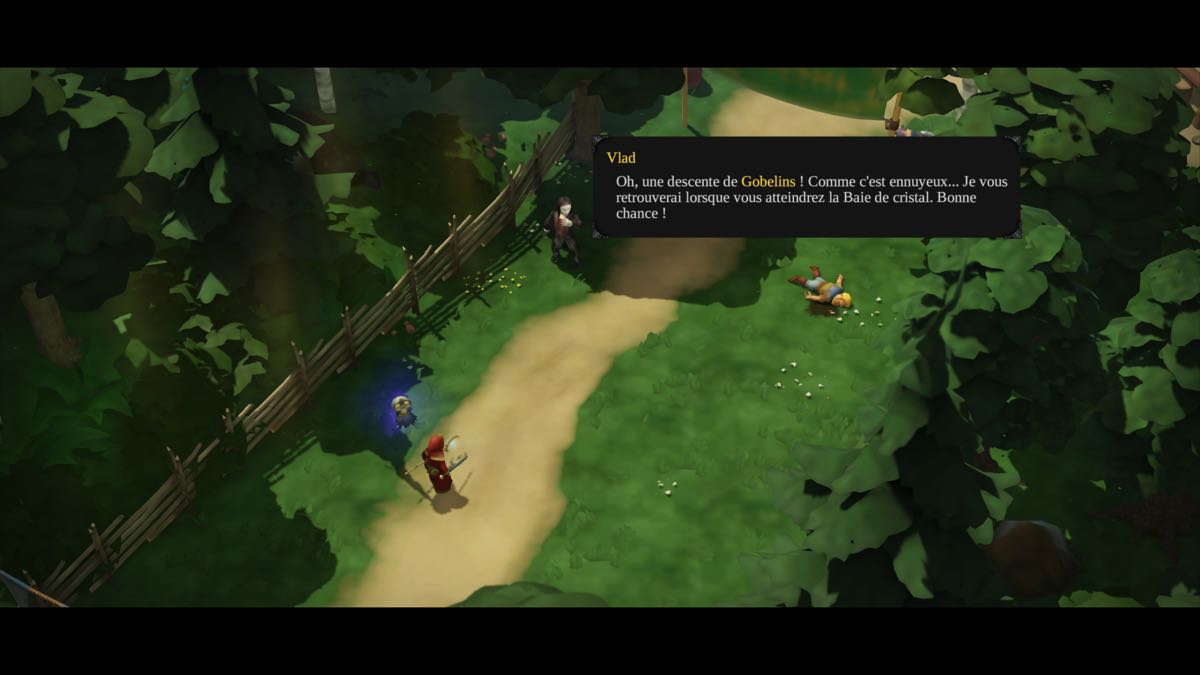This screenshot has width=1200, height=675.
Task: Click Vlad's dialogue box to continue
Action: point(806,187)
